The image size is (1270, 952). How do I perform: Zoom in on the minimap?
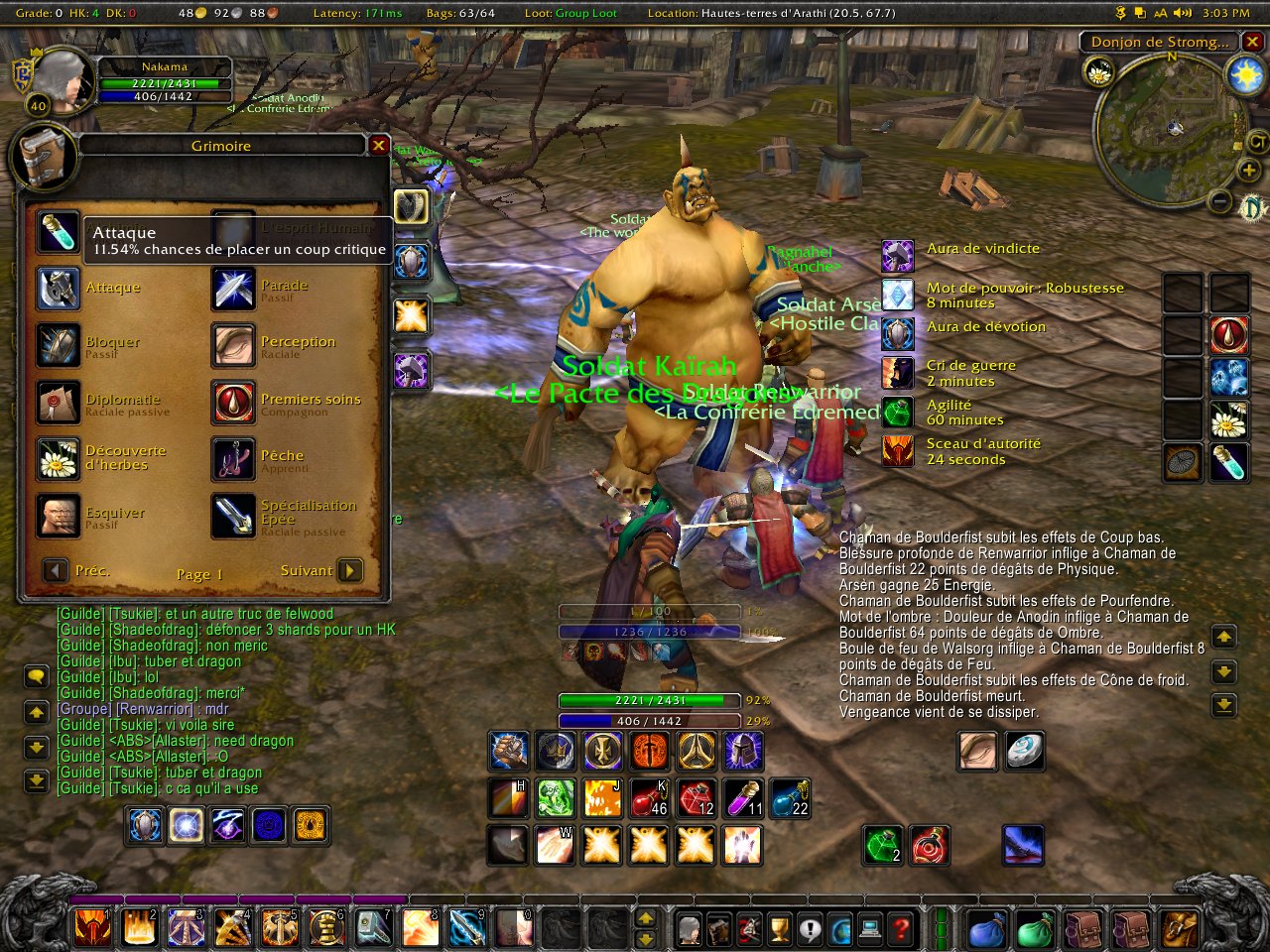[1249, 171]
